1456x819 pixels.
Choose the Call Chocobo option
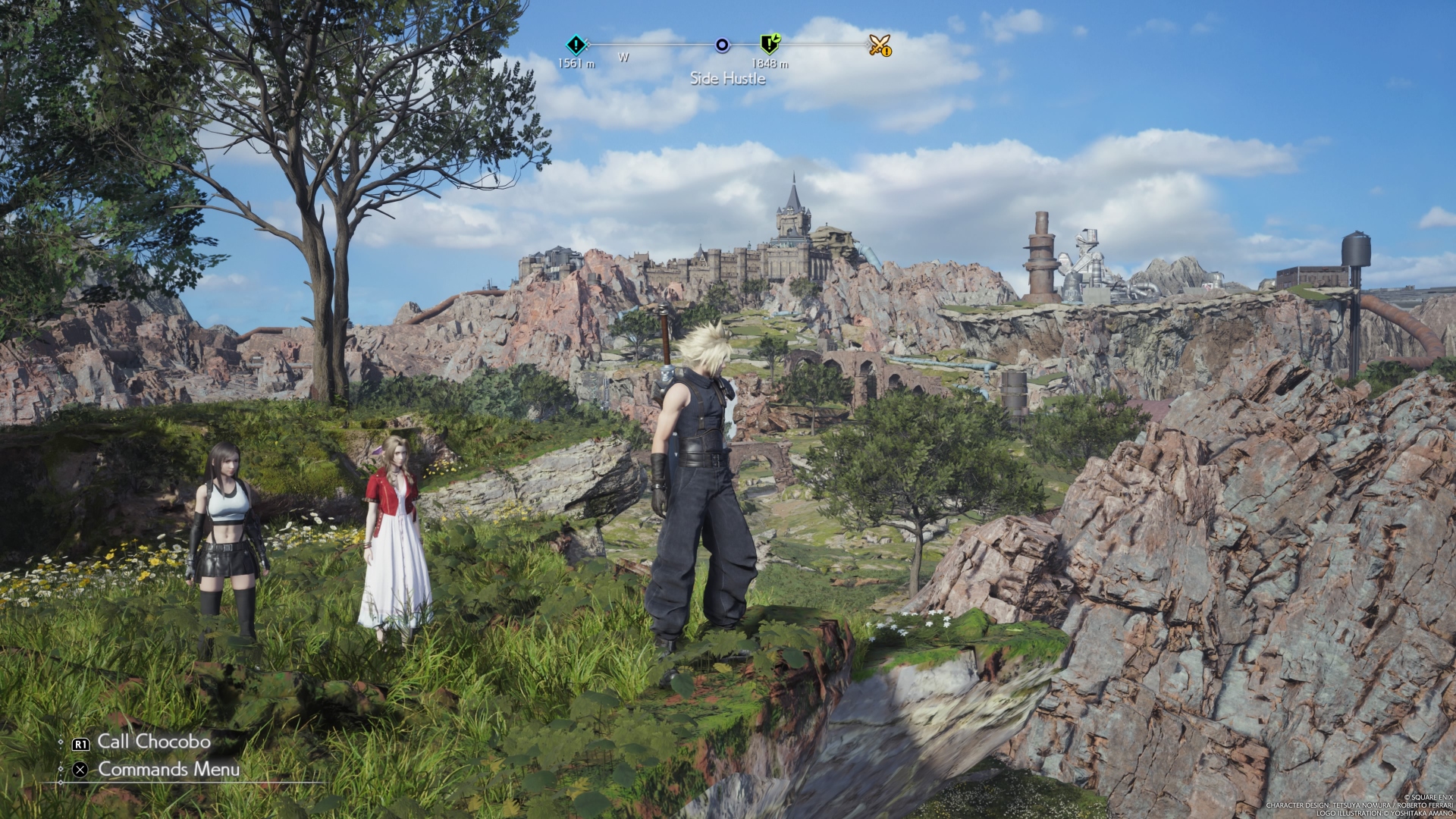pyautogui.click(x=153, y=742)
